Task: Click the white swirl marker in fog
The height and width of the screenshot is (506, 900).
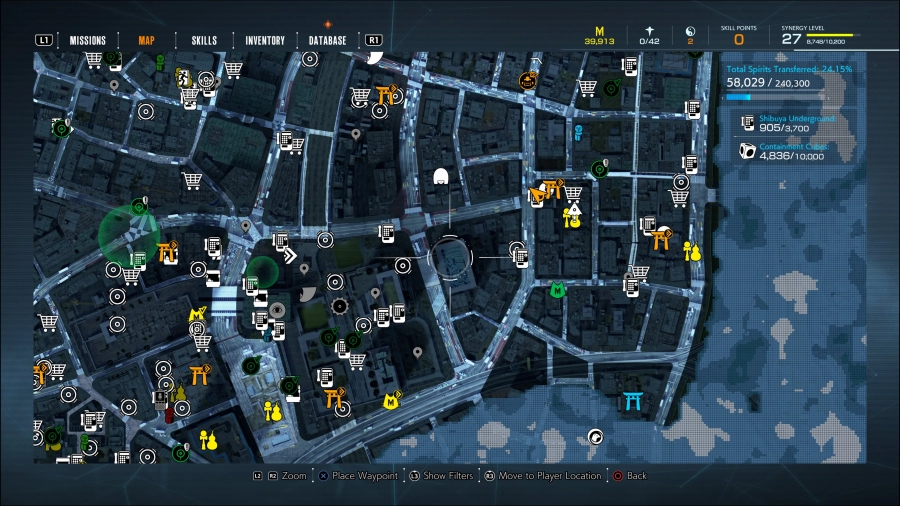Action: 596,435
